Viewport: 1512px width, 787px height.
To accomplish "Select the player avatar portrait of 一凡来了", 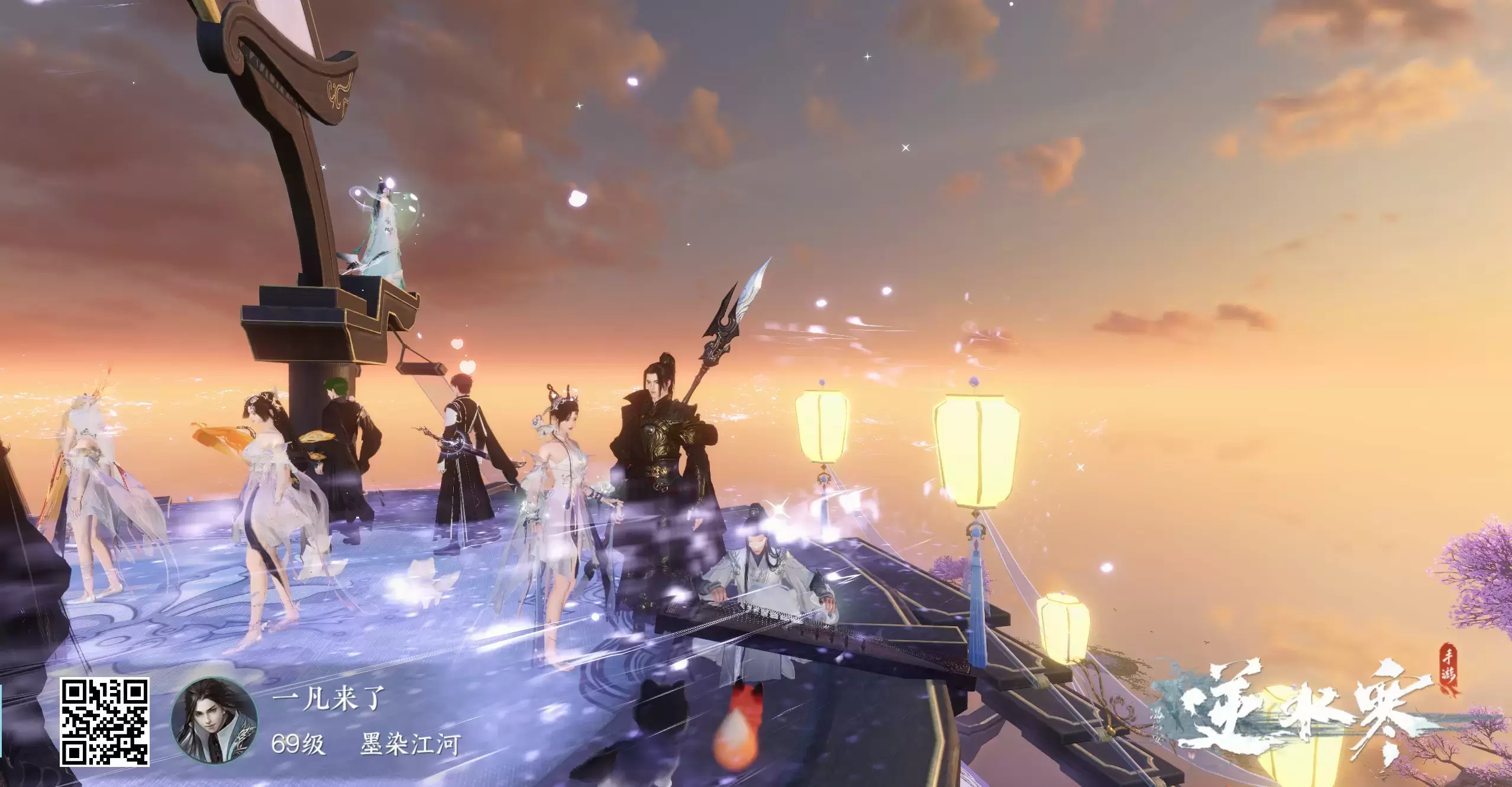I will tap(214, 721).
